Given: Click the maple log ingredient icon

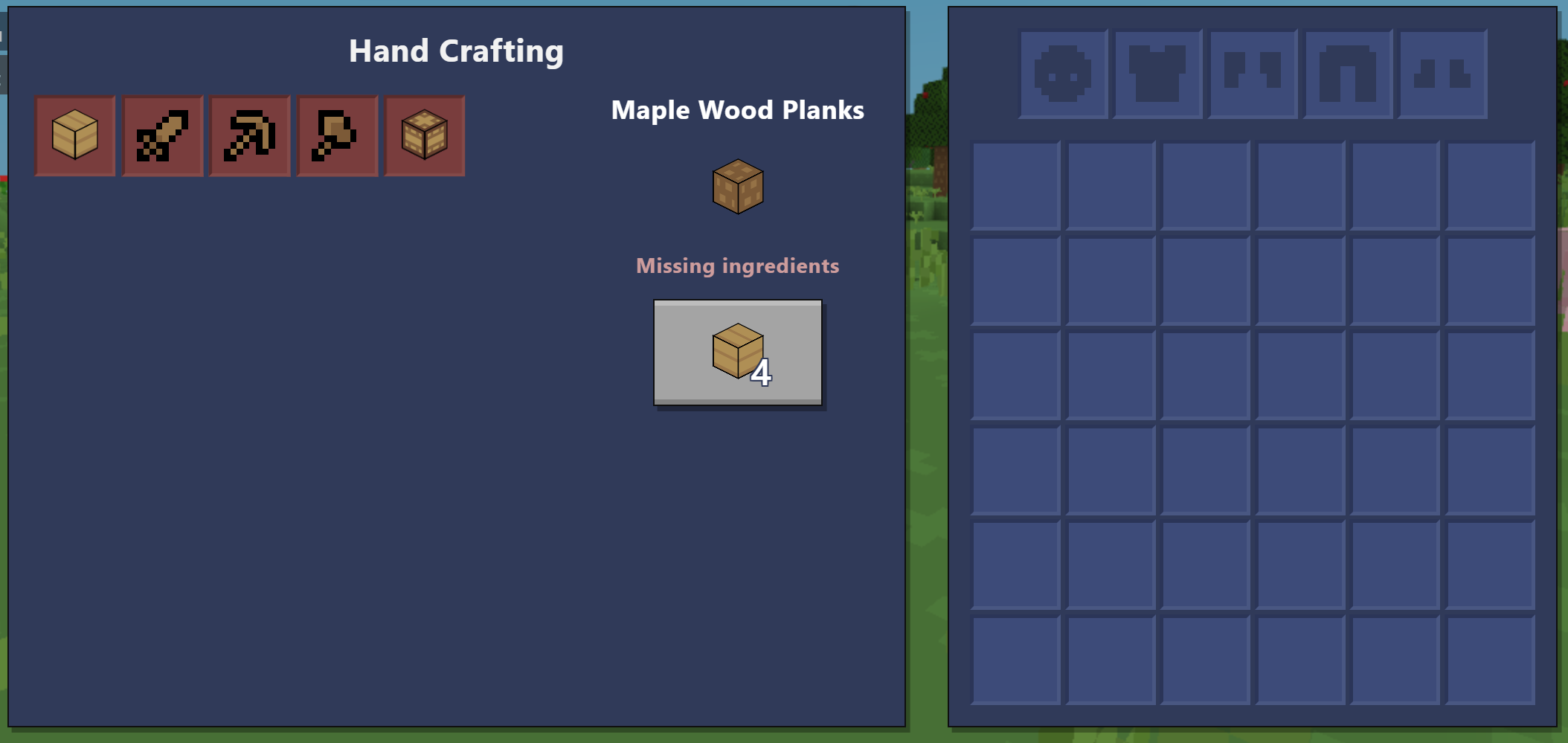Looking at the screenshot, I should pyautogui.click(x=737, y=187).
